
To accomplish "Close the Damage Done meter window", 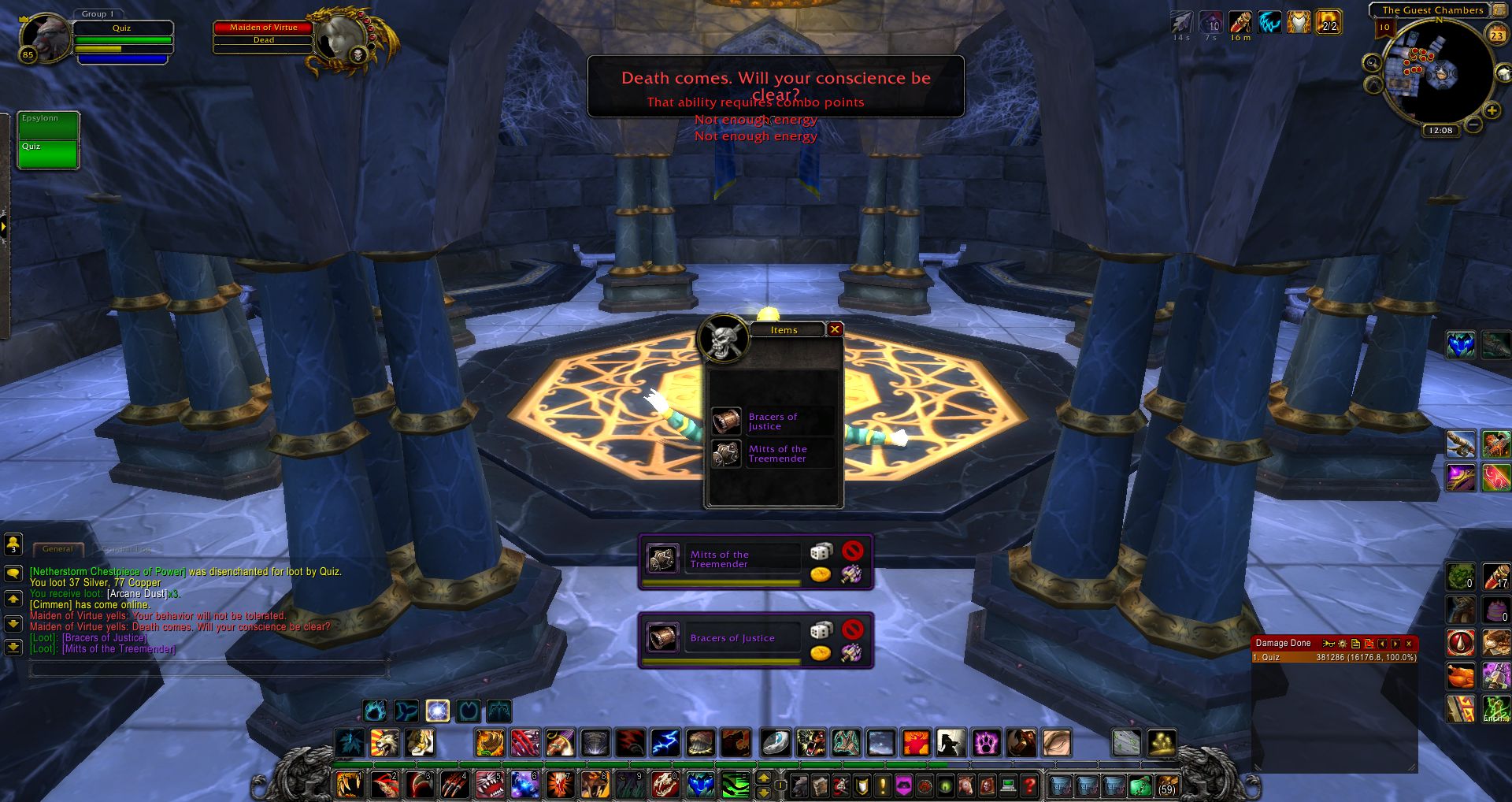I will click(x=1409, y=644).
